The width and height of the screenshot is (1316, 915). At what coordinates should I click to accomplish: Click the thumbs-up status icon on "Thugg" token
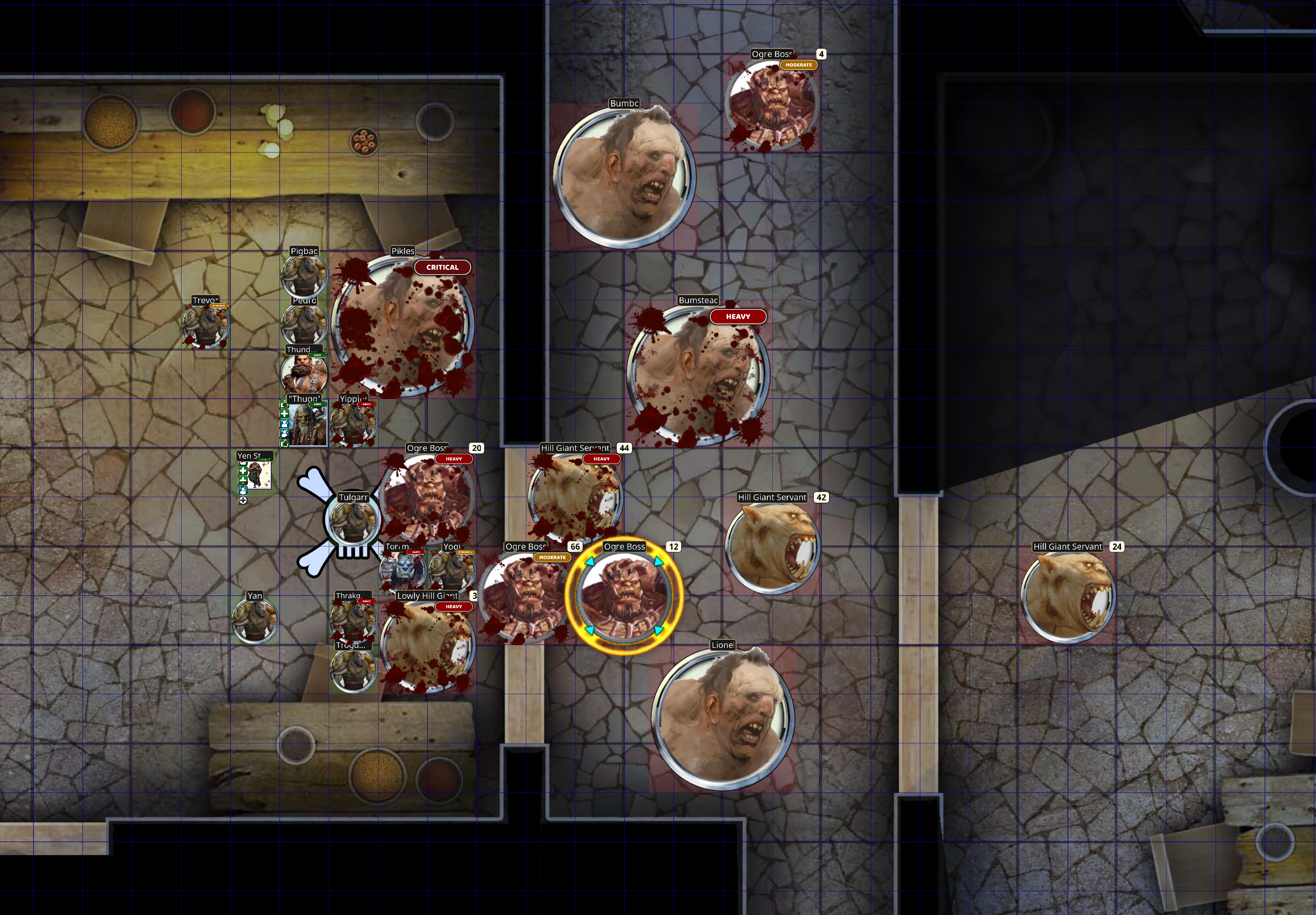coord(284,405)
